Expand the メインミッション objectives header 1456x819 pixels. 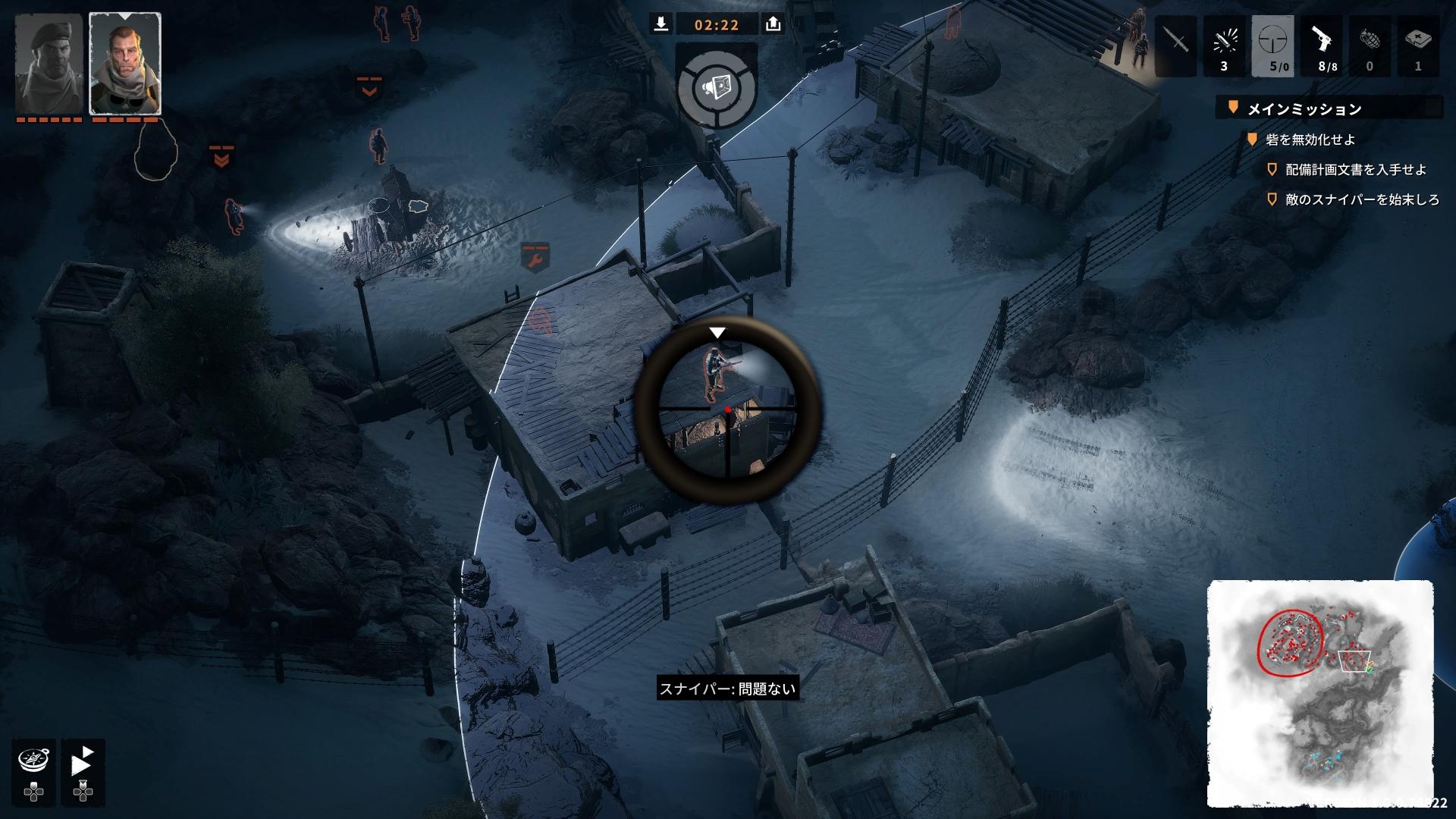(x=1304, y=109)
